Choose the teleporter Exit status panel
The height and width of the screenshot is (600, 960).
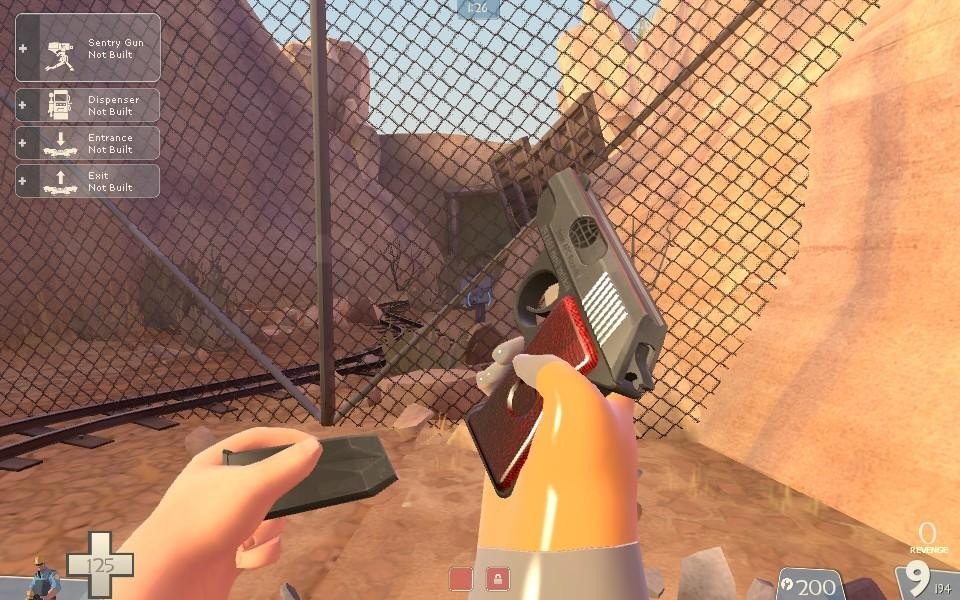click(88, 181)
